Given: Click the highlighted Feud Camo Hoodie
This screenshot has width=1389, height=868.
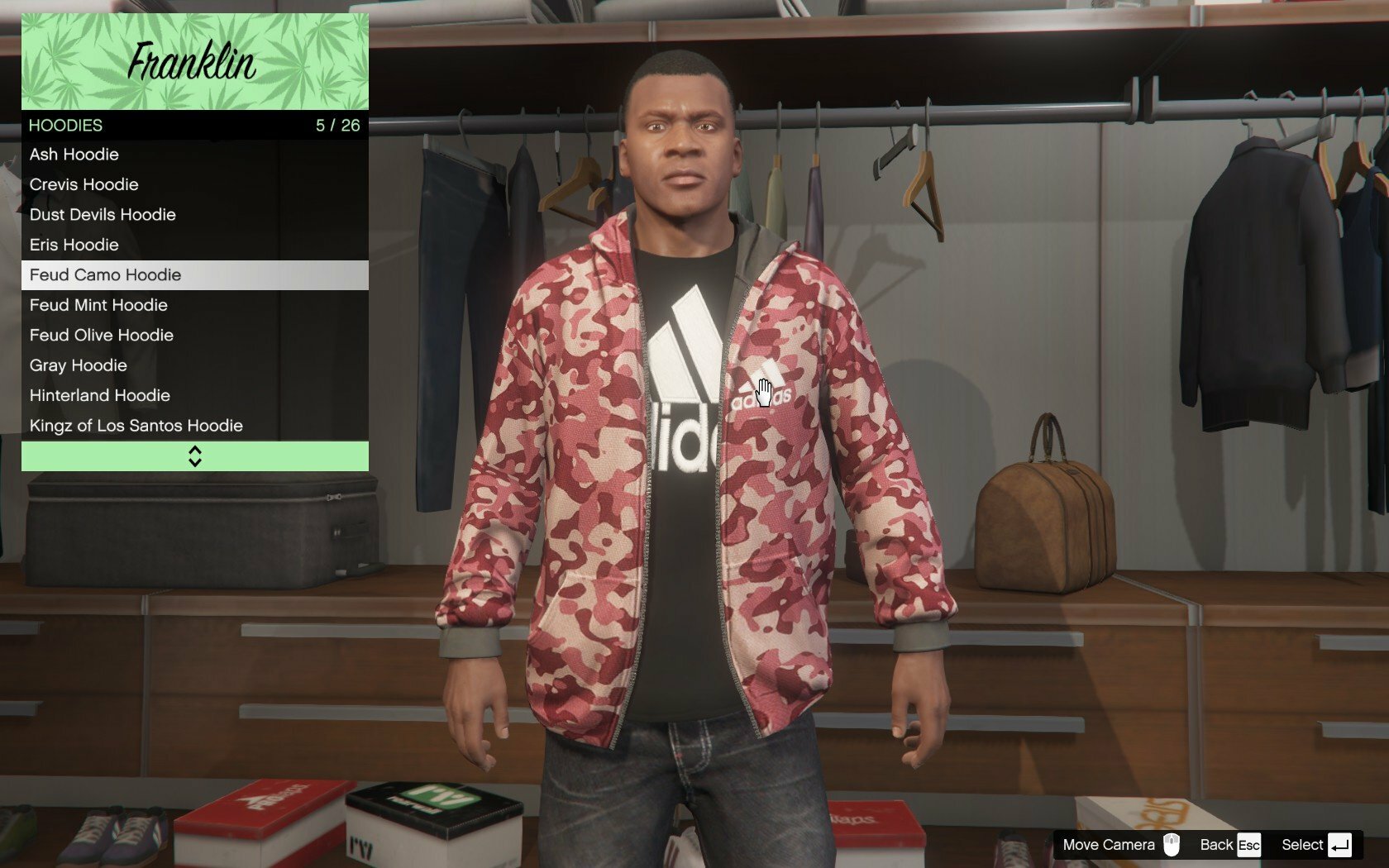Looking at the screenshot, I should 194,275.
